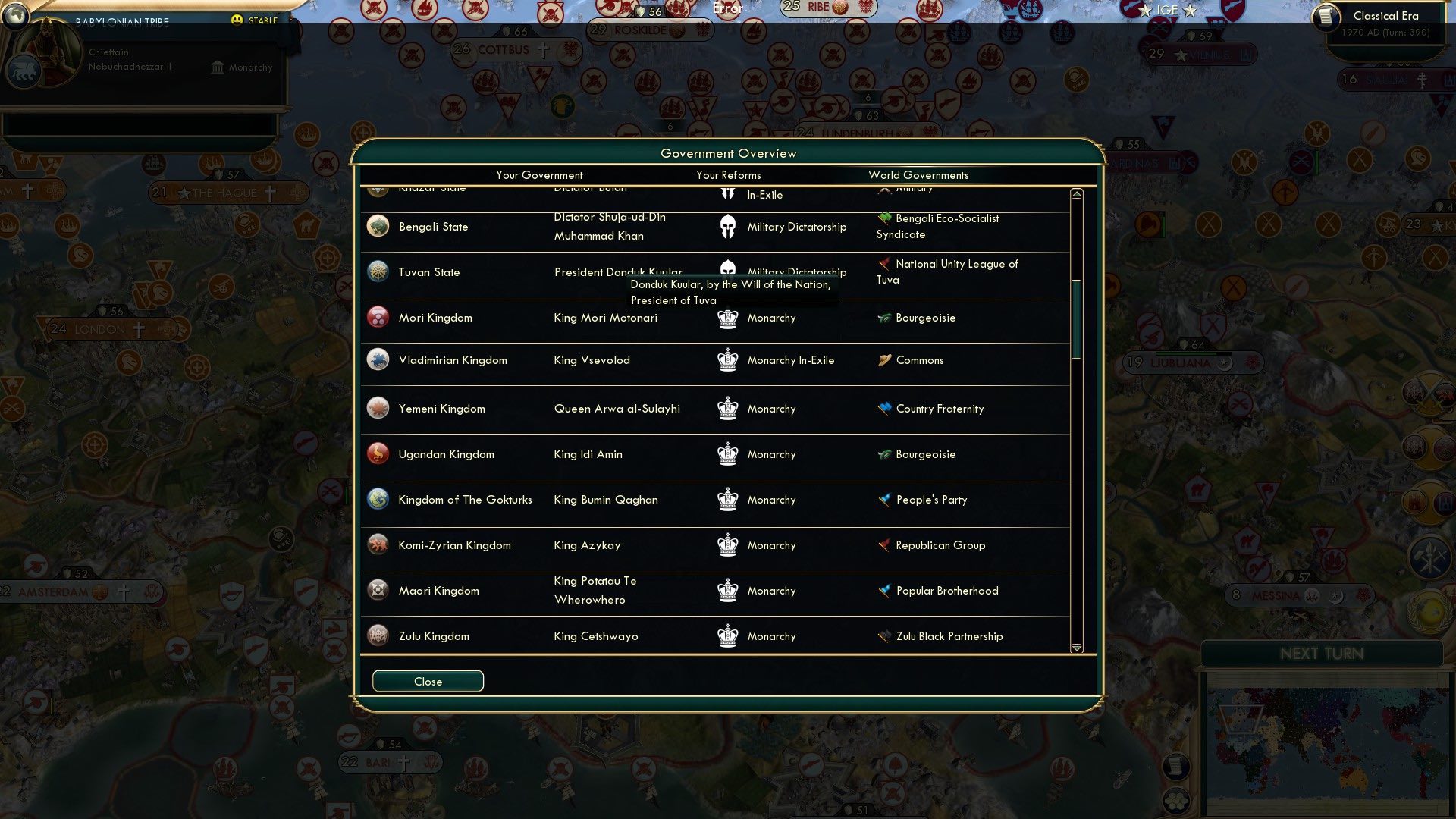Viewport: 1456px width, 819px height.
Task: Click the Monarchy government icon in the player panel
Action: [216, 67]
